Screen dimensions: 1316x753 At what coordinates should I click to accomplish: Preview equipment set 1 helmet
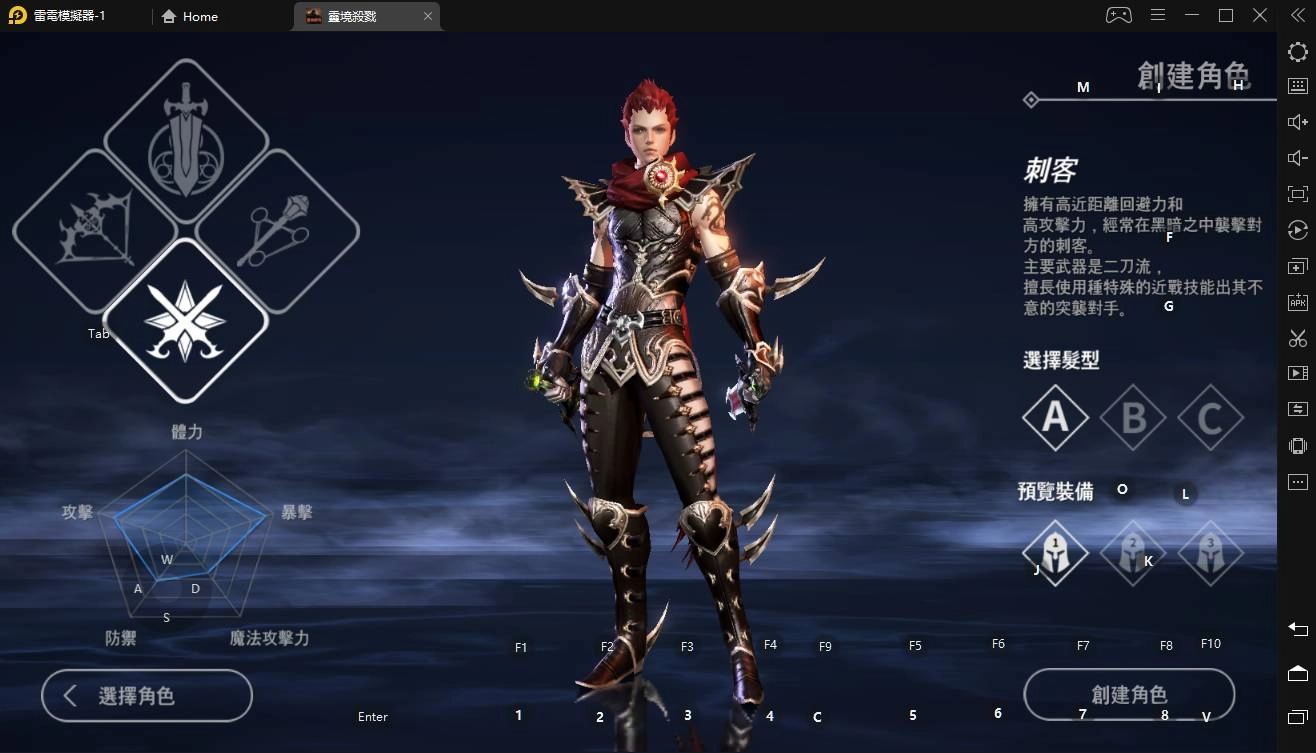pos(1055,552)
